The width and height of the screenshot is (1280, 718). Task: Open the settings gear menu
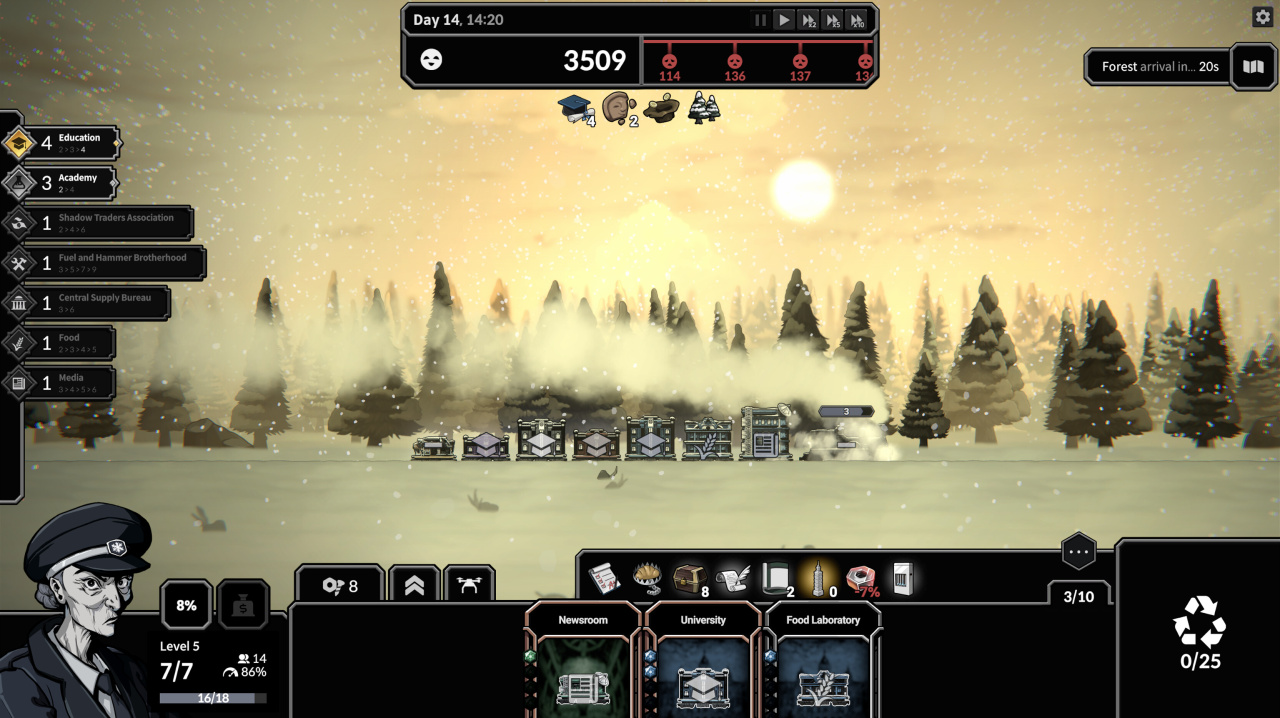(x=1262, y=17)
